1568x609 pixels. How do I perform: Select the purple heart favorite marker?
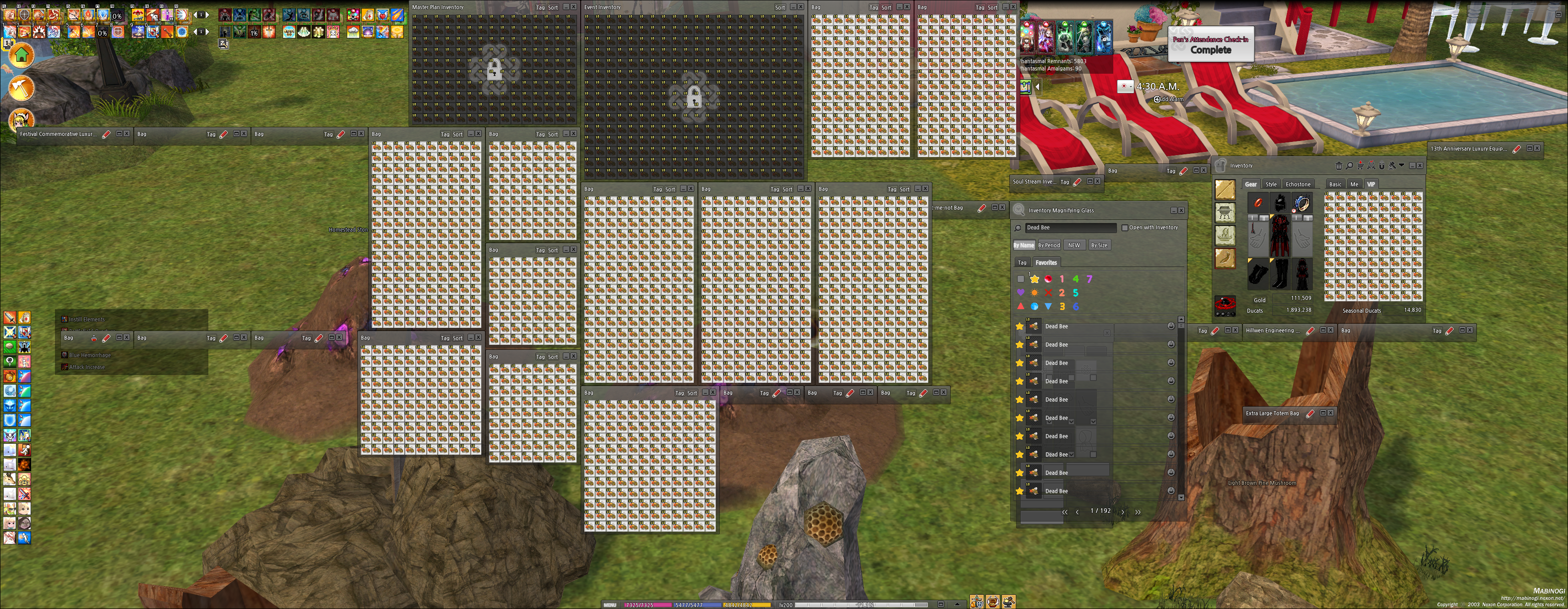[x=1021, y=293]
